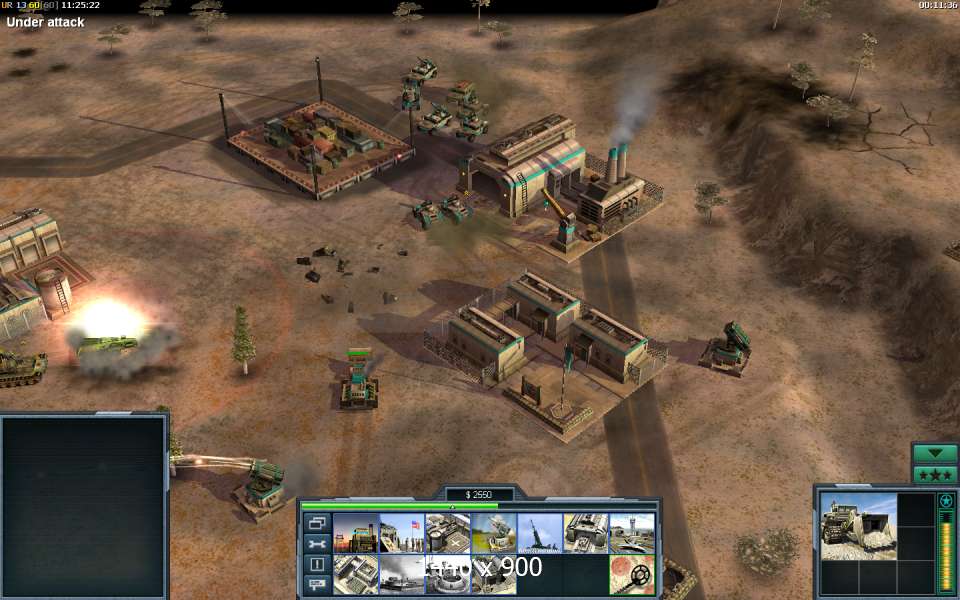Build the structure with the American flag
The height and width of the screenshot is (600, 960).
pyautogui.click(x=401, y=533)
